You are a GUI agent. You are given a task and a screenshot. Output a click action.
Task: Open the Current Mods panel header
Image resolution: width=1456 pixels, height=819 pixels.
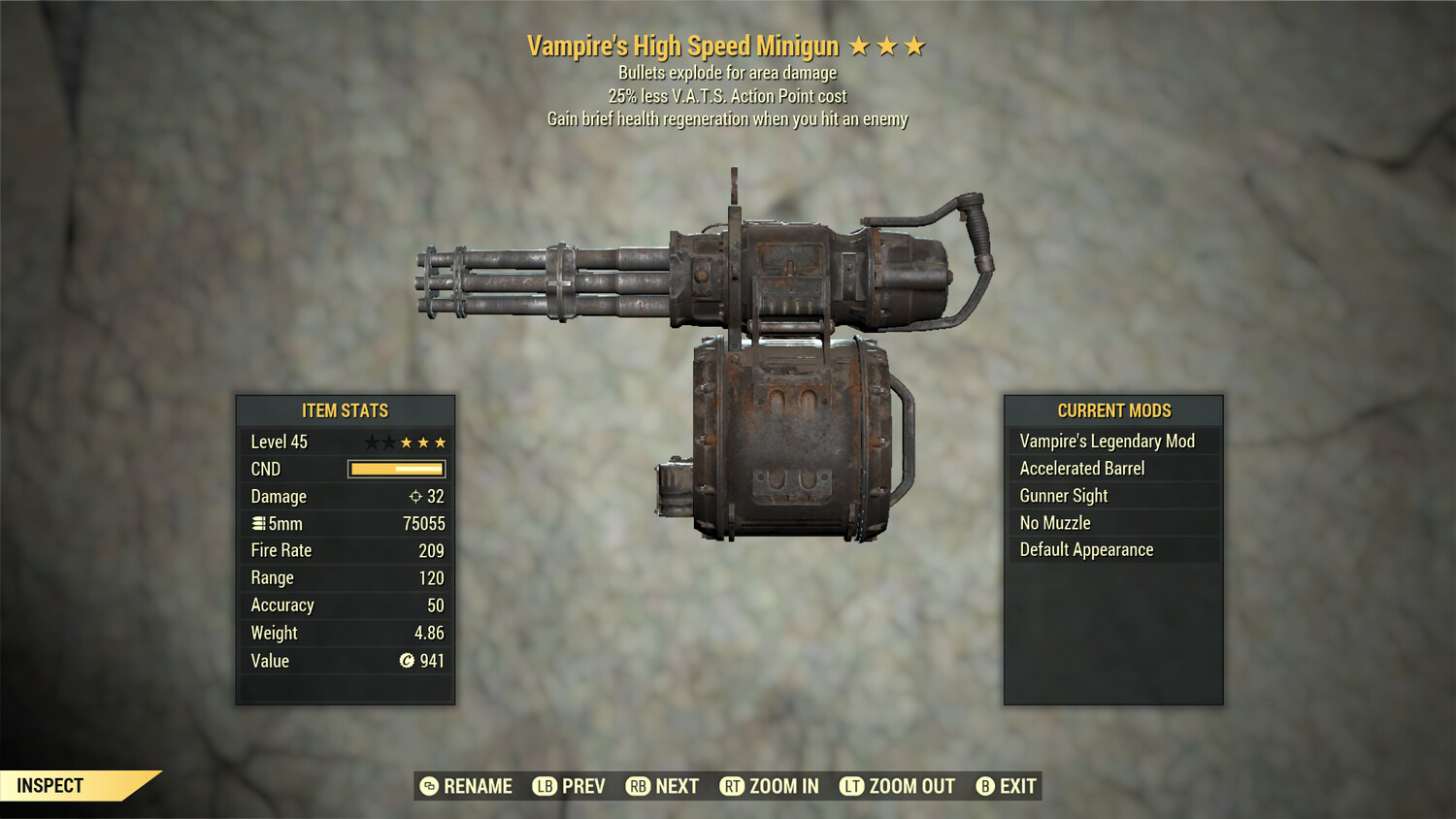pyautogui.click(x=1113, y=409)
